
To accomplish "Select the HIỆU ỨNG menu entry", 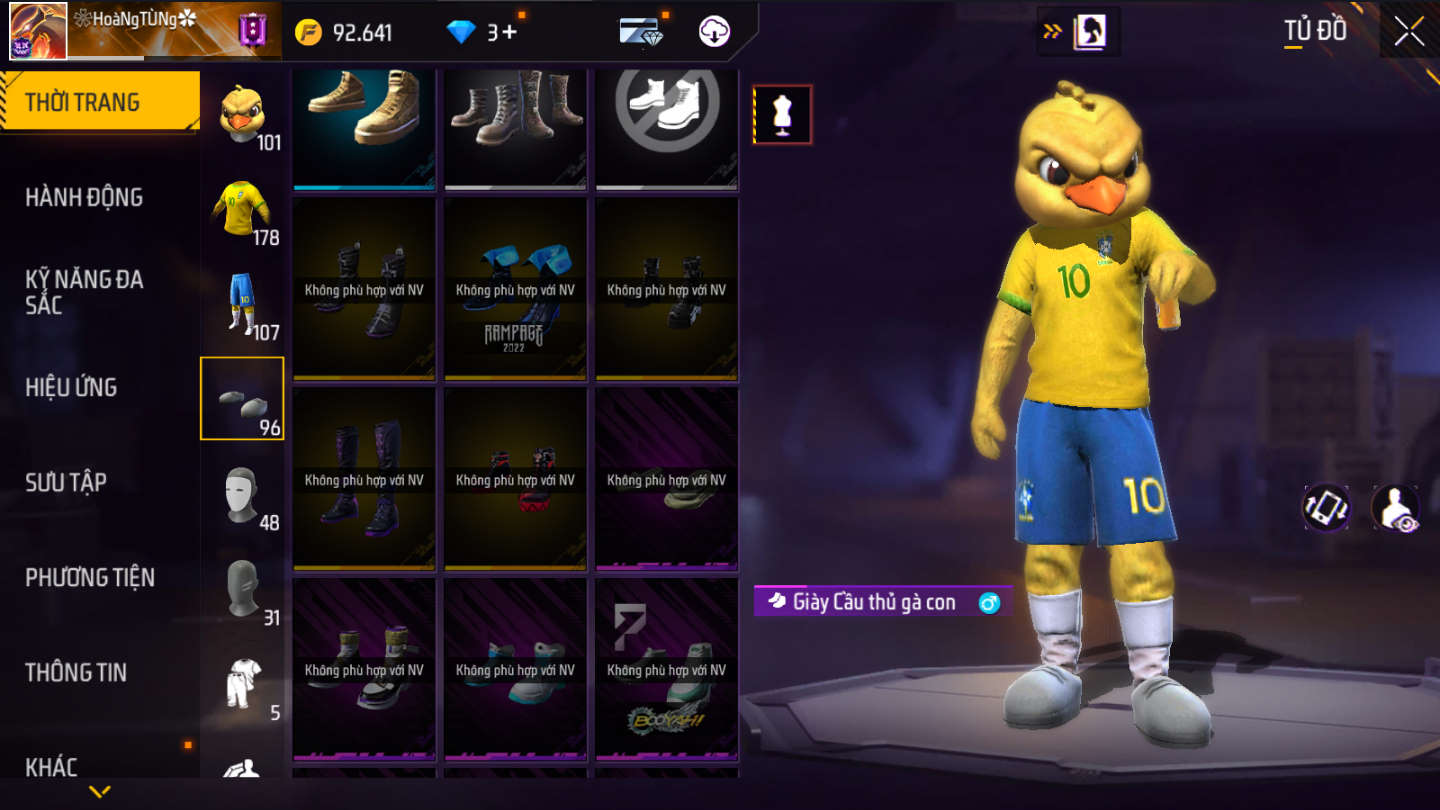I will click(x=71, y=387).
